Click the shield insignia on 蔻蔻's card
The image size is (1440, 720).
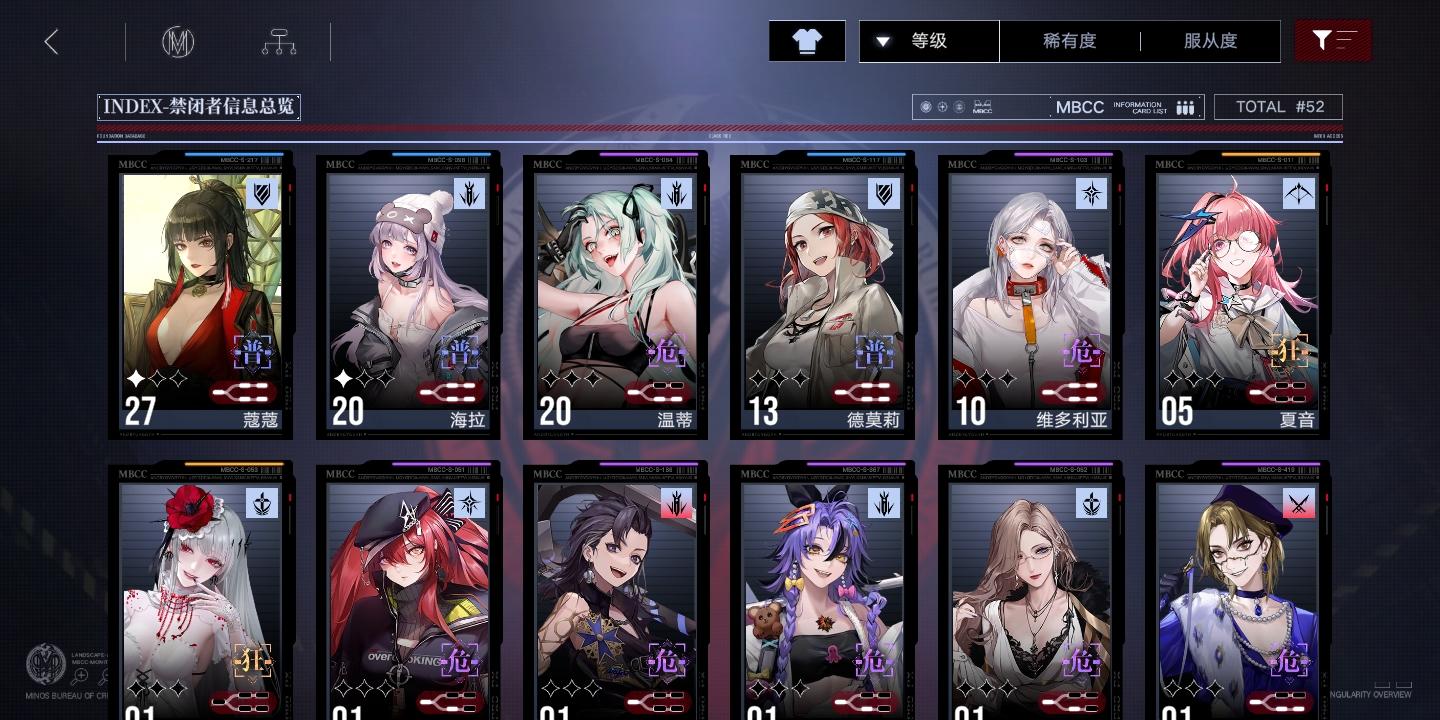point(263,194)
